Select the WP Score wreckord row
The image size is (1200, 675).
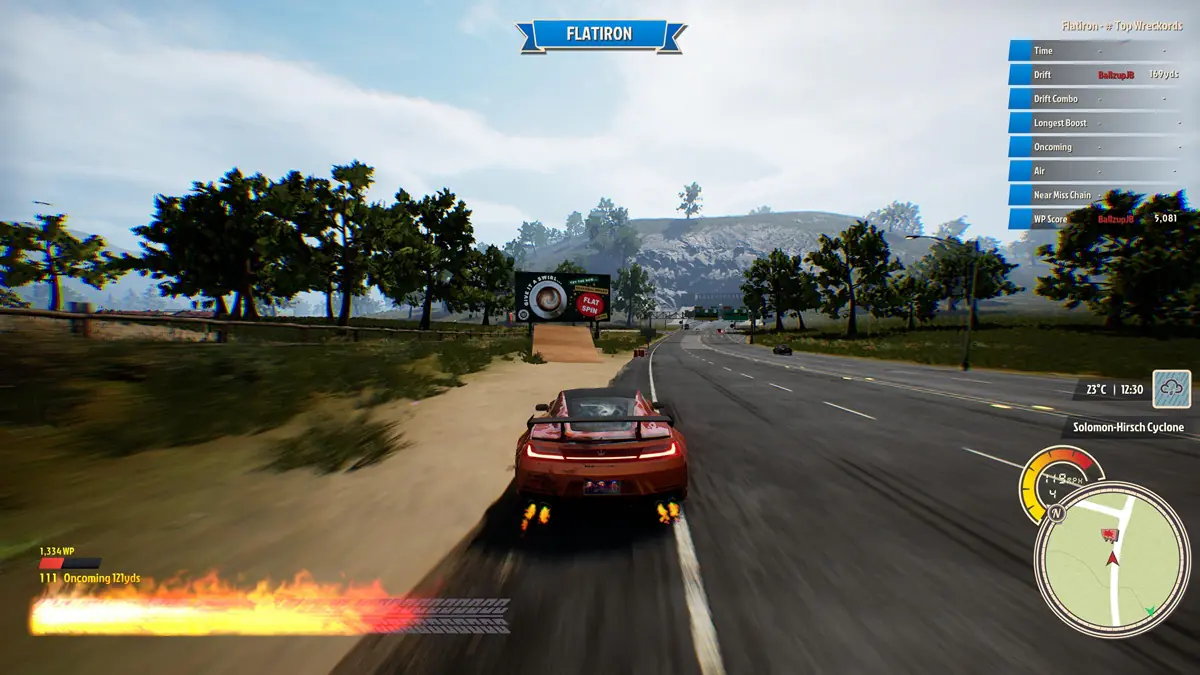tap(1096, 219)
